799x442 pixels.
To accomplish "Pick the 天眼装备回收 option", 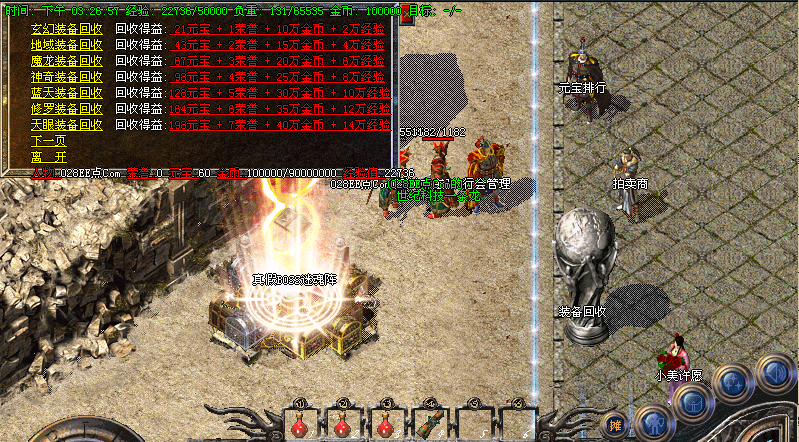I will [x=66, y=125].
